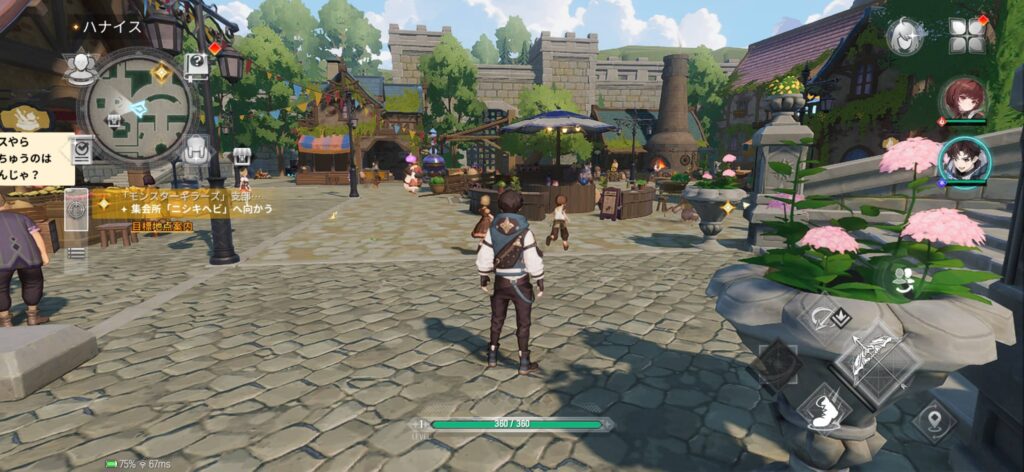Screen dimensions: 1024x472
Task: Tap the character swap icon
Action: click(905, 281)
